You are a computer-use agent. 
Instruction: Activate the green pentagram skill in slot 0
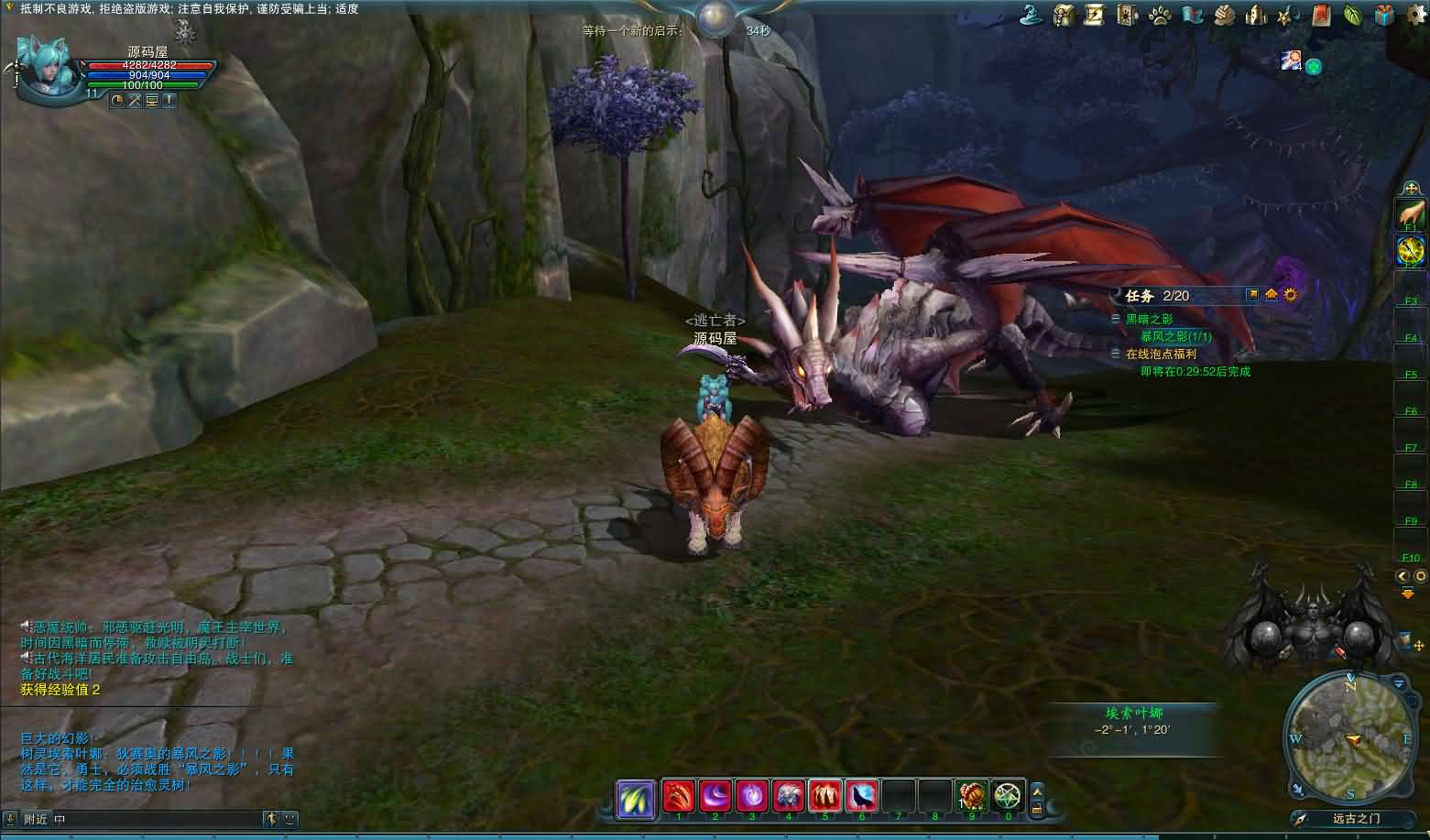pos(1008,795)
